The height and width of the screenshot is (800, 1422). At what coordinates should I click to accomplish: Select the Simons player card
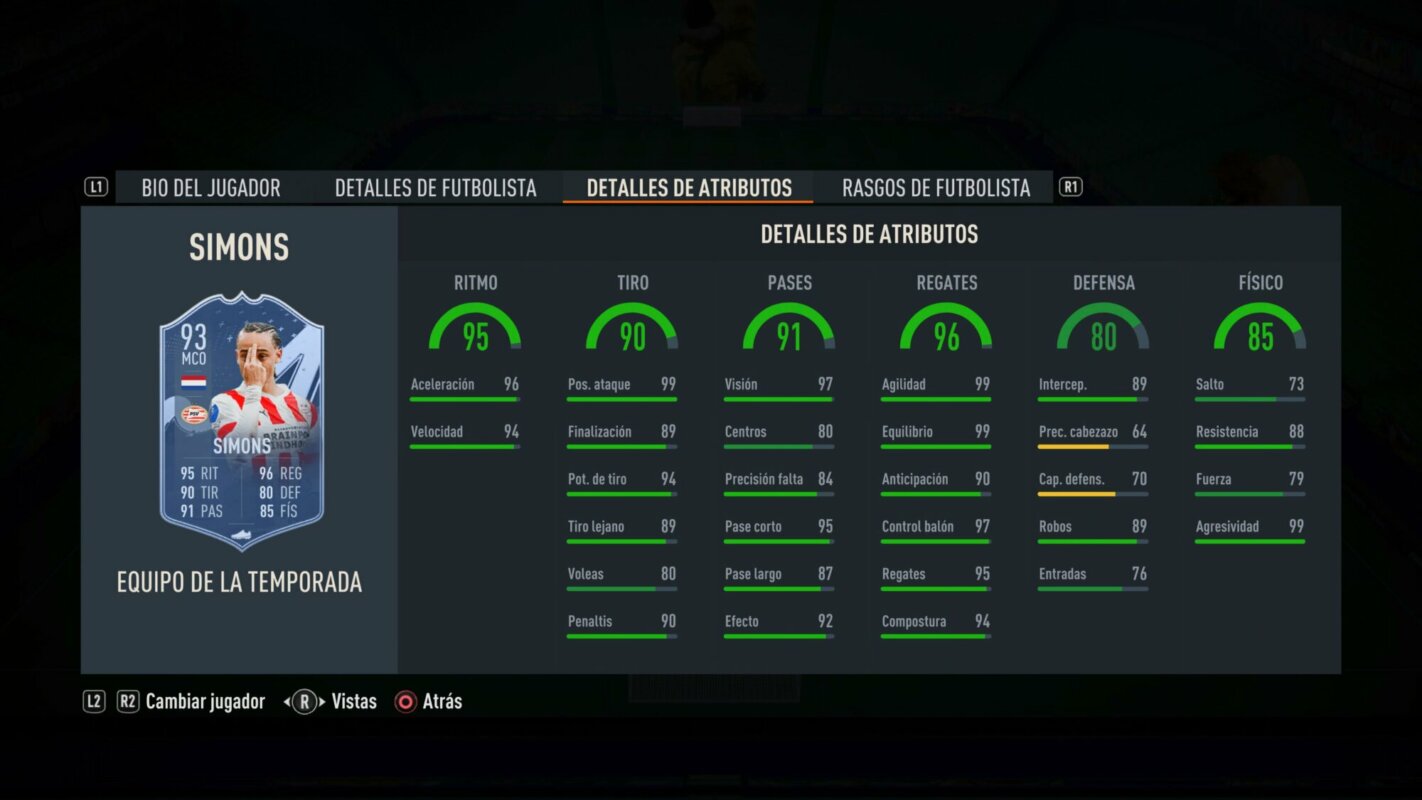pyautogui.click(x=238, y=420)
